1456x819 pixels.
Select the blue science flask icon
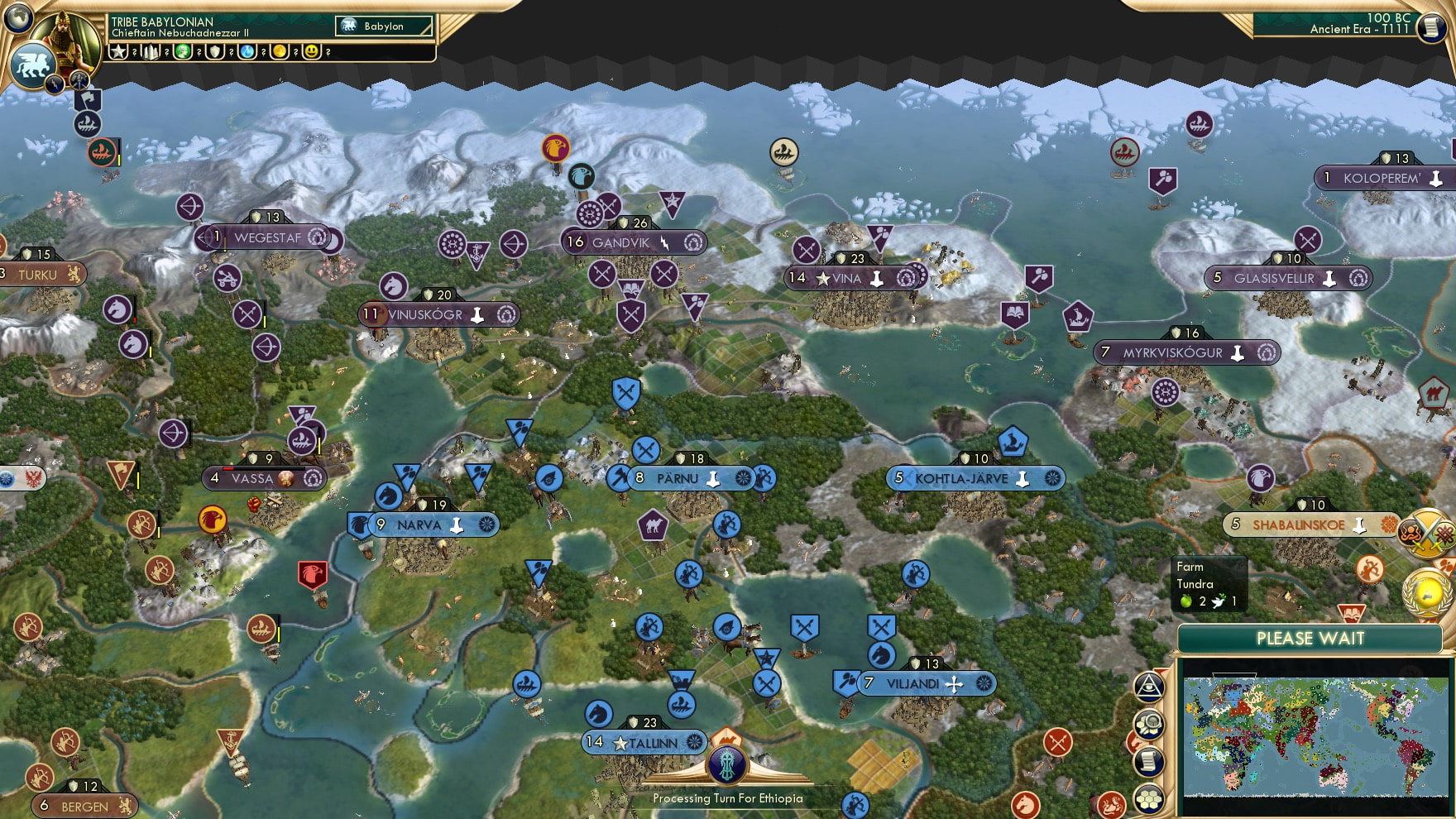pos(247,51)
